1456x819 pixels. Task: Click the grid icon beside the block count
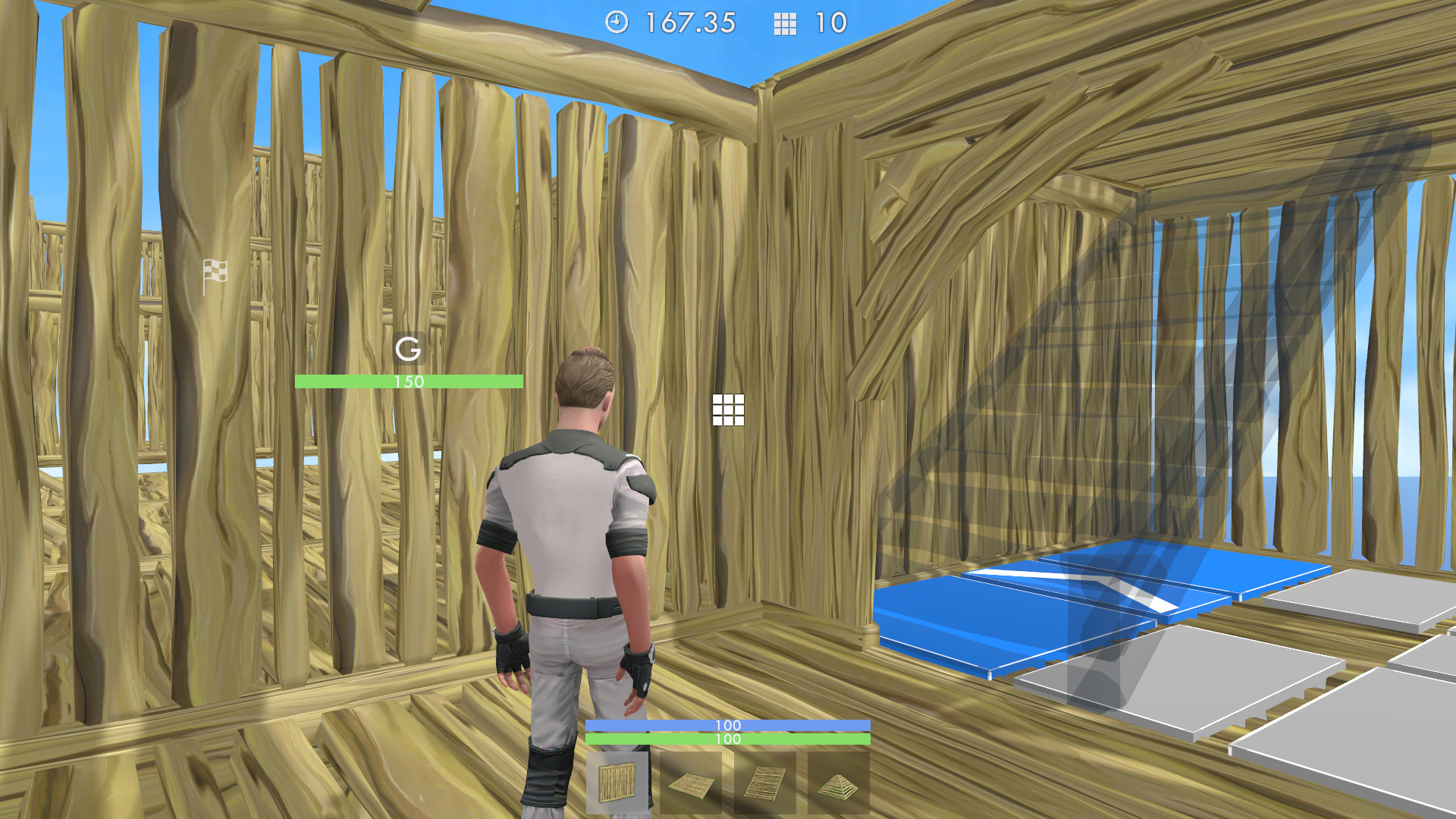(785, 24)
